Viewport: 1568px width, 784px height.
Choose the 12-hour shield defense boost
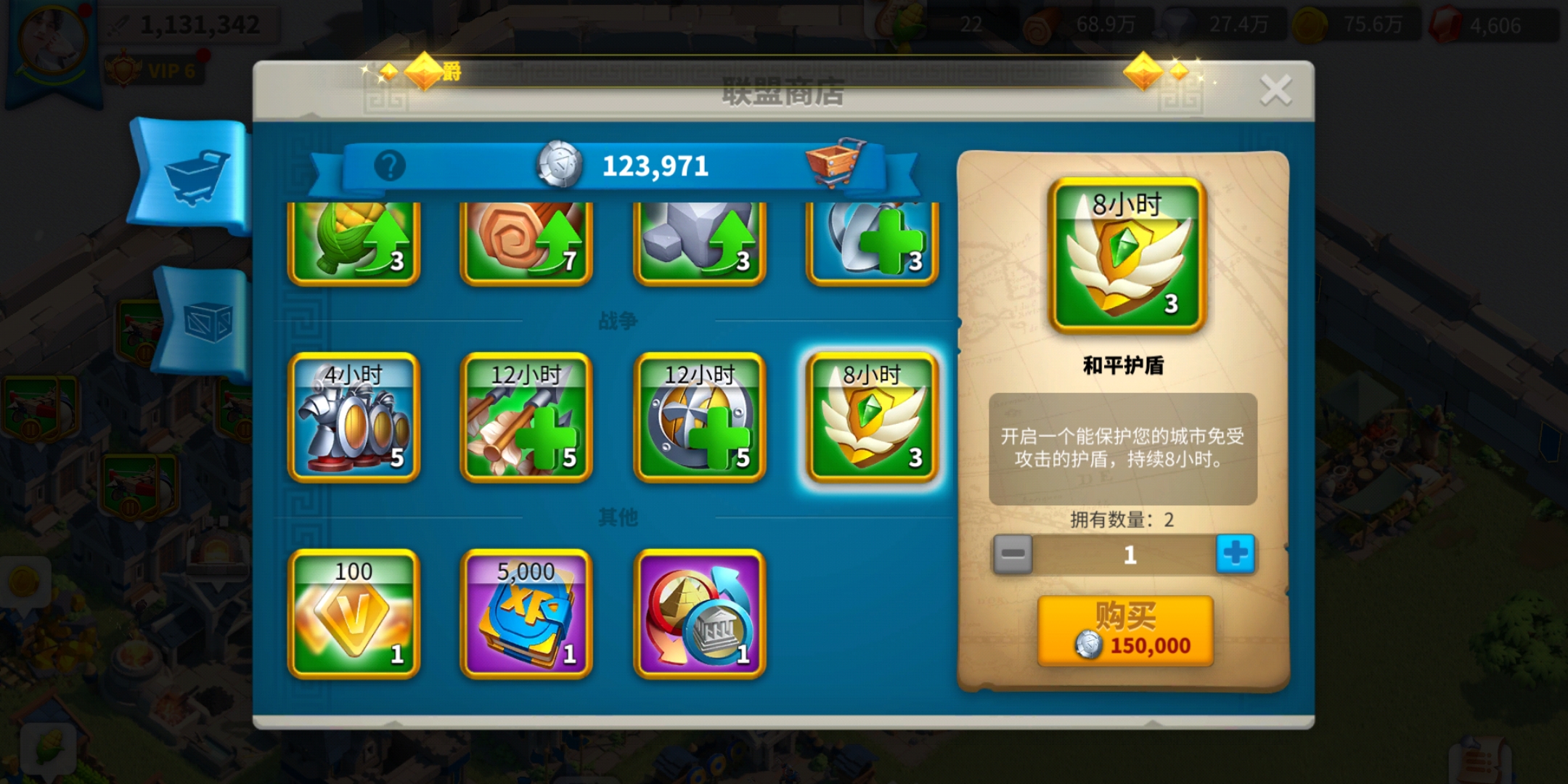(x=700, y=417)
